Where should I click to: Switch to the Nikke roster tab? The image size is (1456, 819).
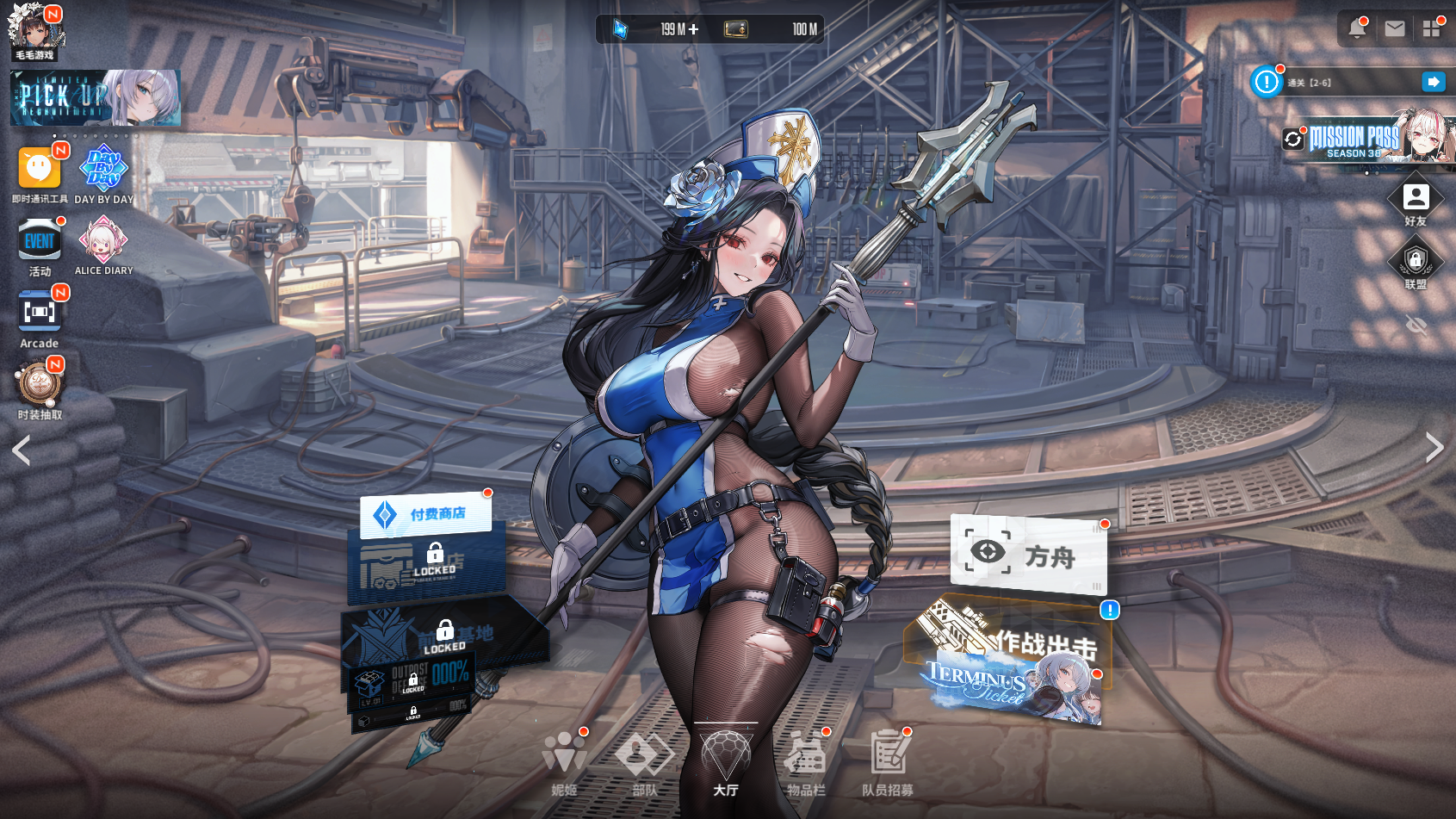click(x=565, y=761)
